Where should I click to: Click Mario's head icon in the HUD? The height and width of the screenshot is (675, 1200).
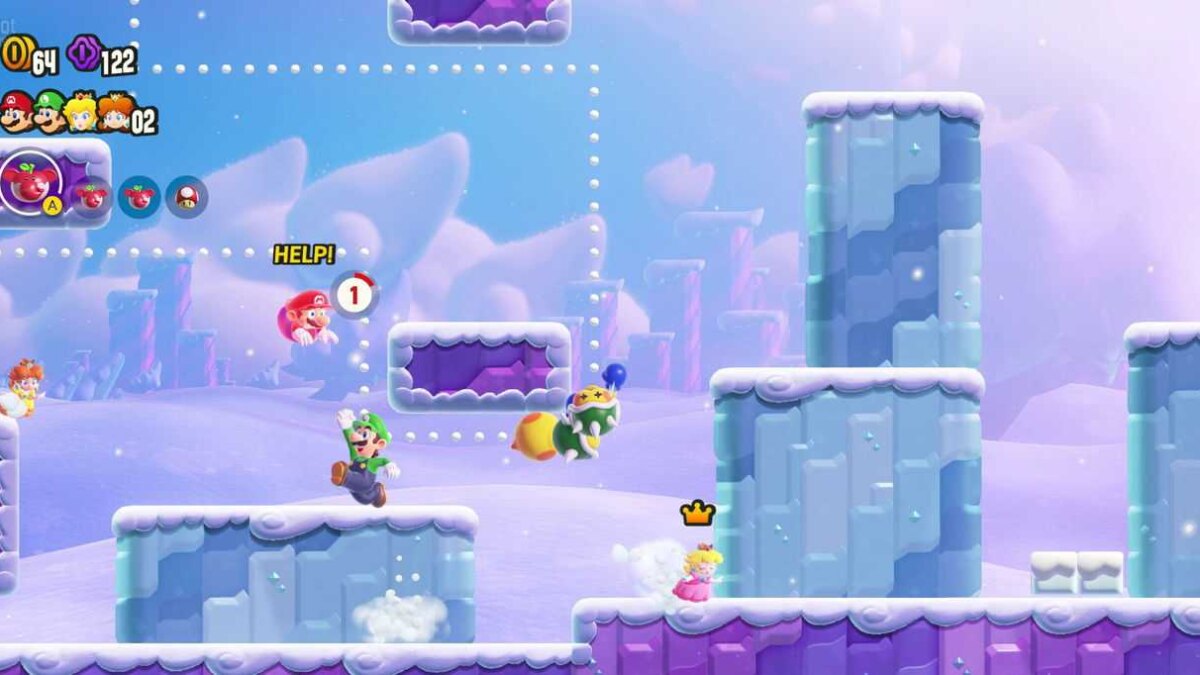click(x=16, y=112)
